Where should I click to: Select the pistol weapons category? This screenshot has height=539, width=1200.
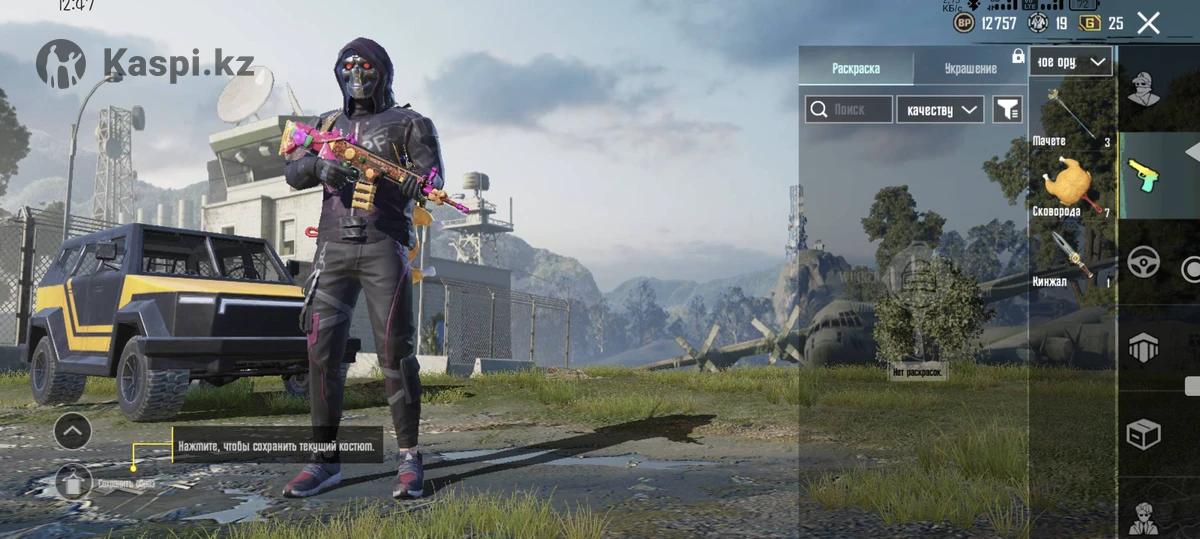pyautogui.click(x=1144, y=177)
